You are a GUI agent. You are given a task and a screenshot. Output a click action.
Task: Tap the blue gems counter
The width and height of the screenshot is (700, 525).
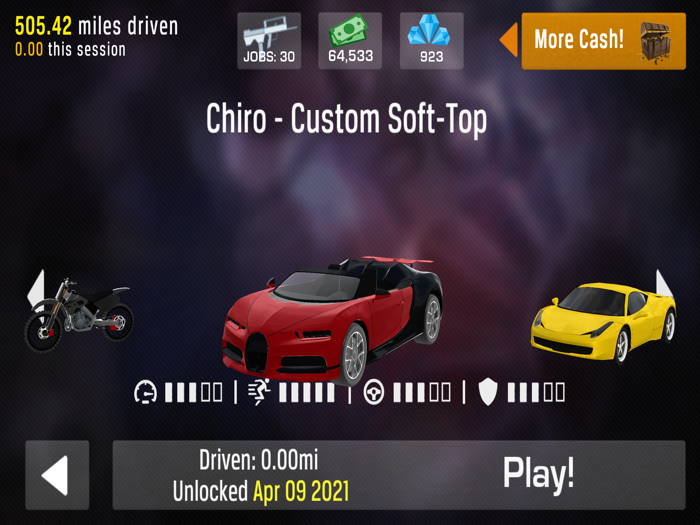coord(431,41)
